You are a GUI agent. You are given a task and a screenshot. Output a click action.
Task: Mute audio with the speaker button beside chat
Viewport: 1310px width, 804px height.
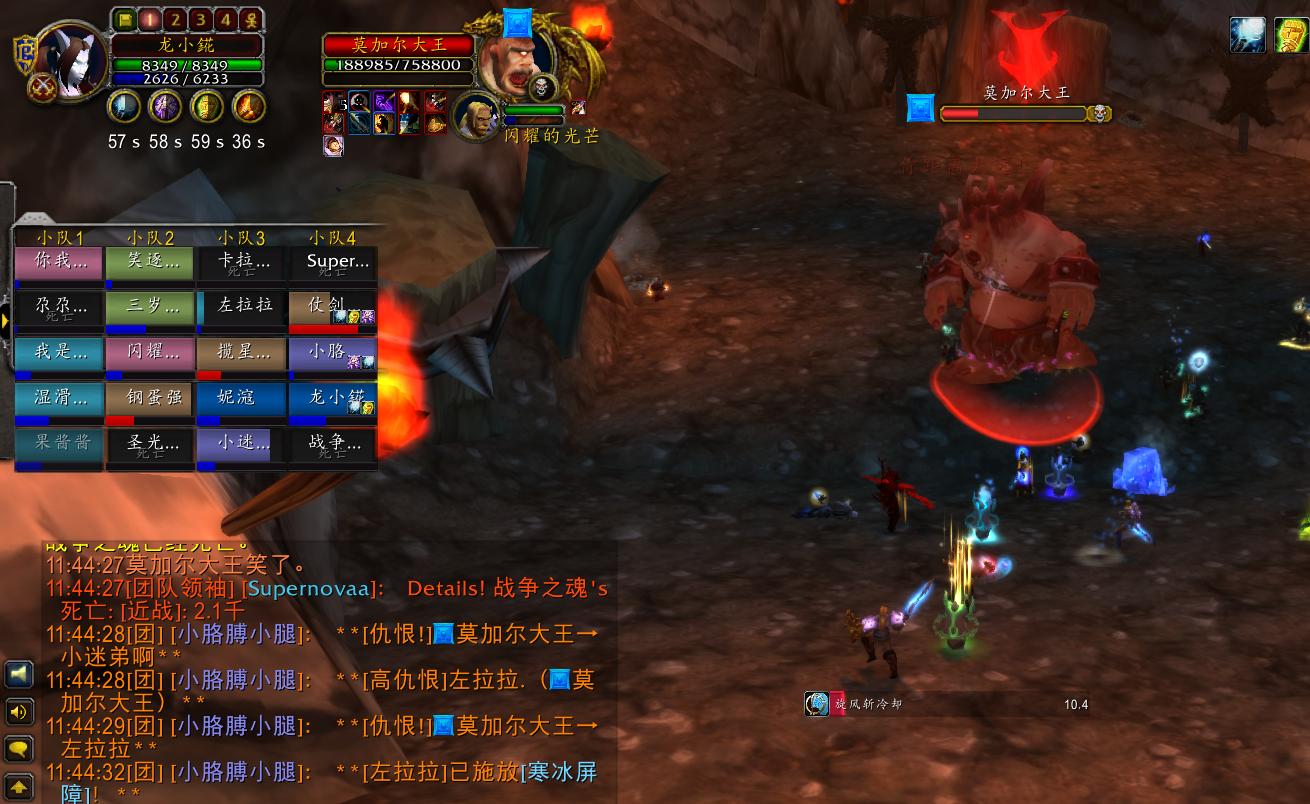(18, 713)
